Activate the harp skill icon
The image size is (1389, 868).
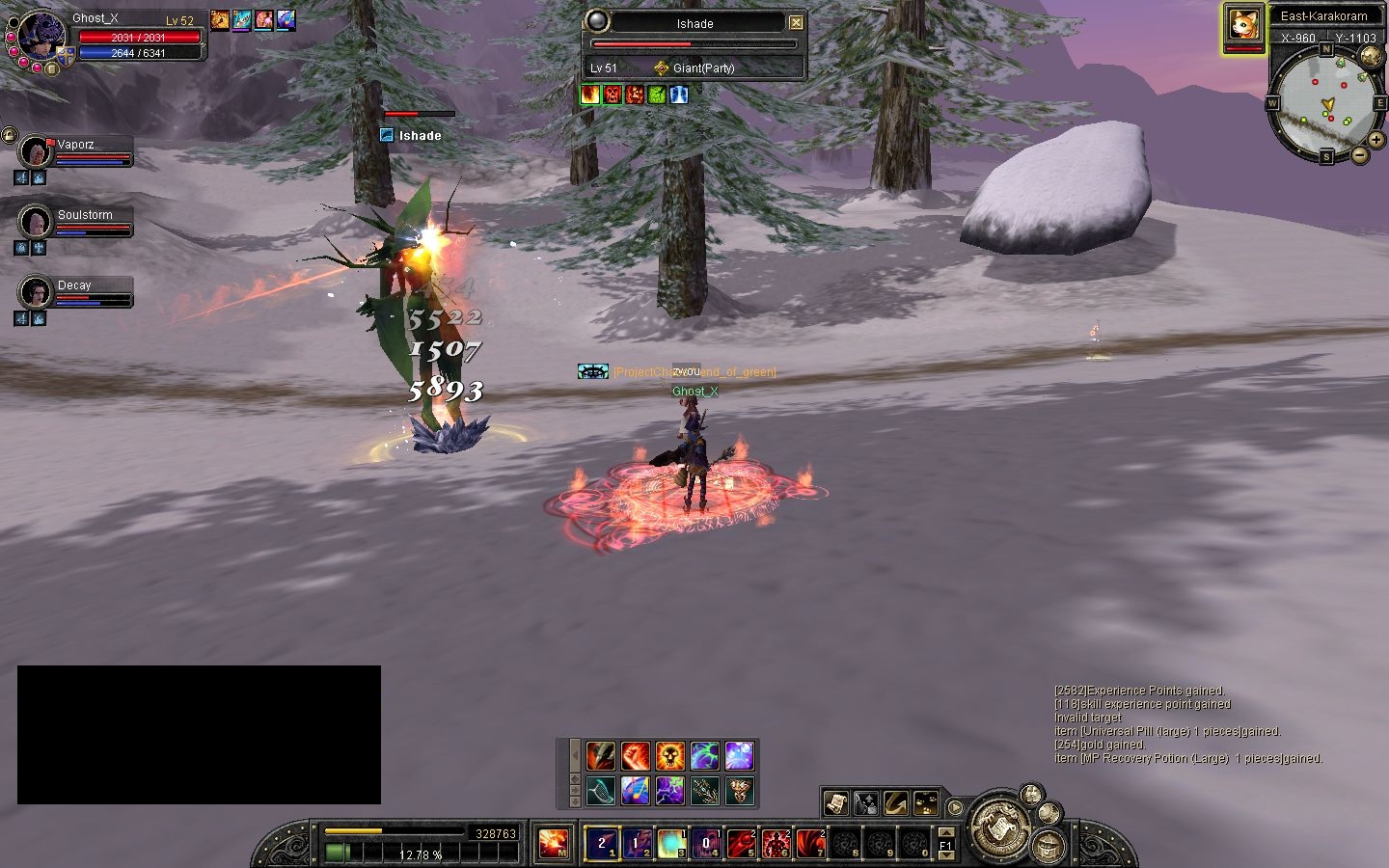pos(600,791)
